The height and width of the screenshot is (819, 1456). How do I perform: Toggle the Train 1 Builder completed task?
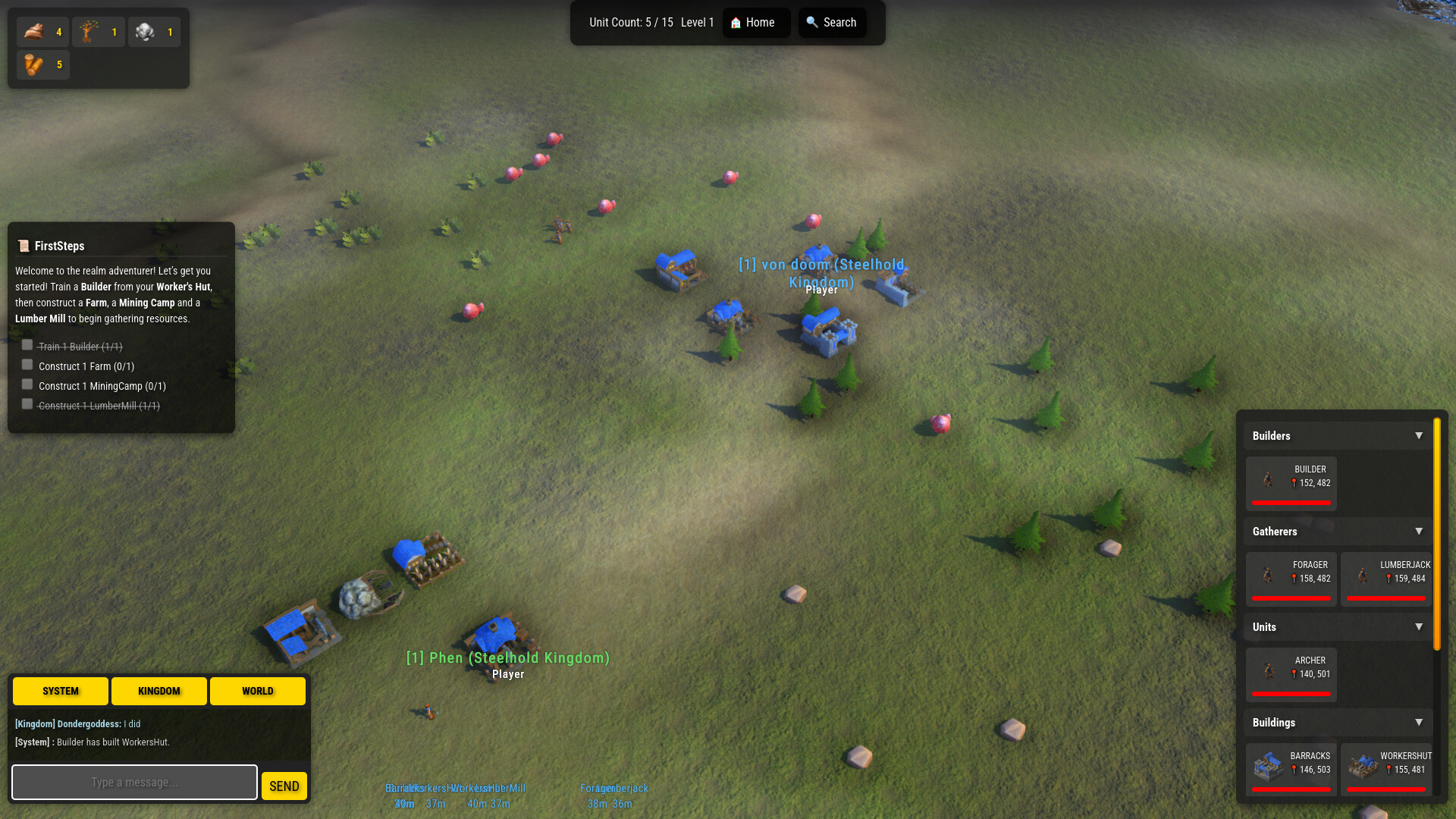(x=27, y=345)
